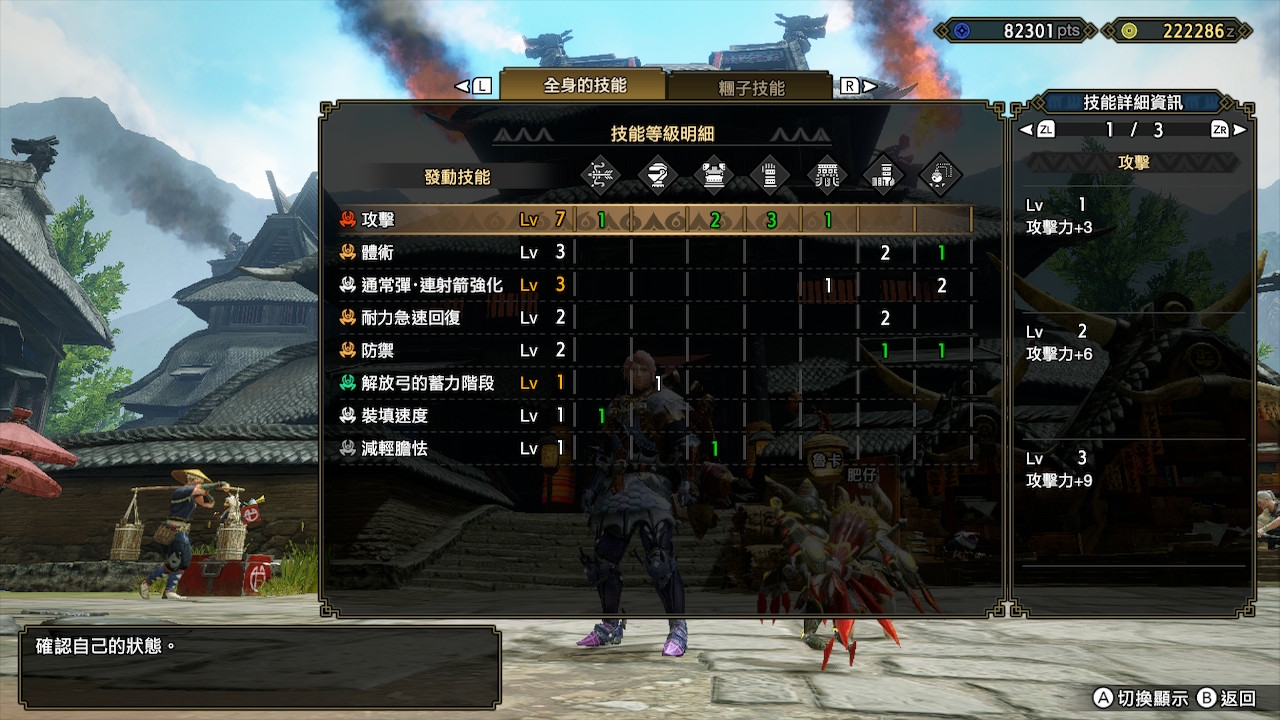Click the bow weapon column icon
This screenshot has width=1280, height=720.
tap(601, 175)
